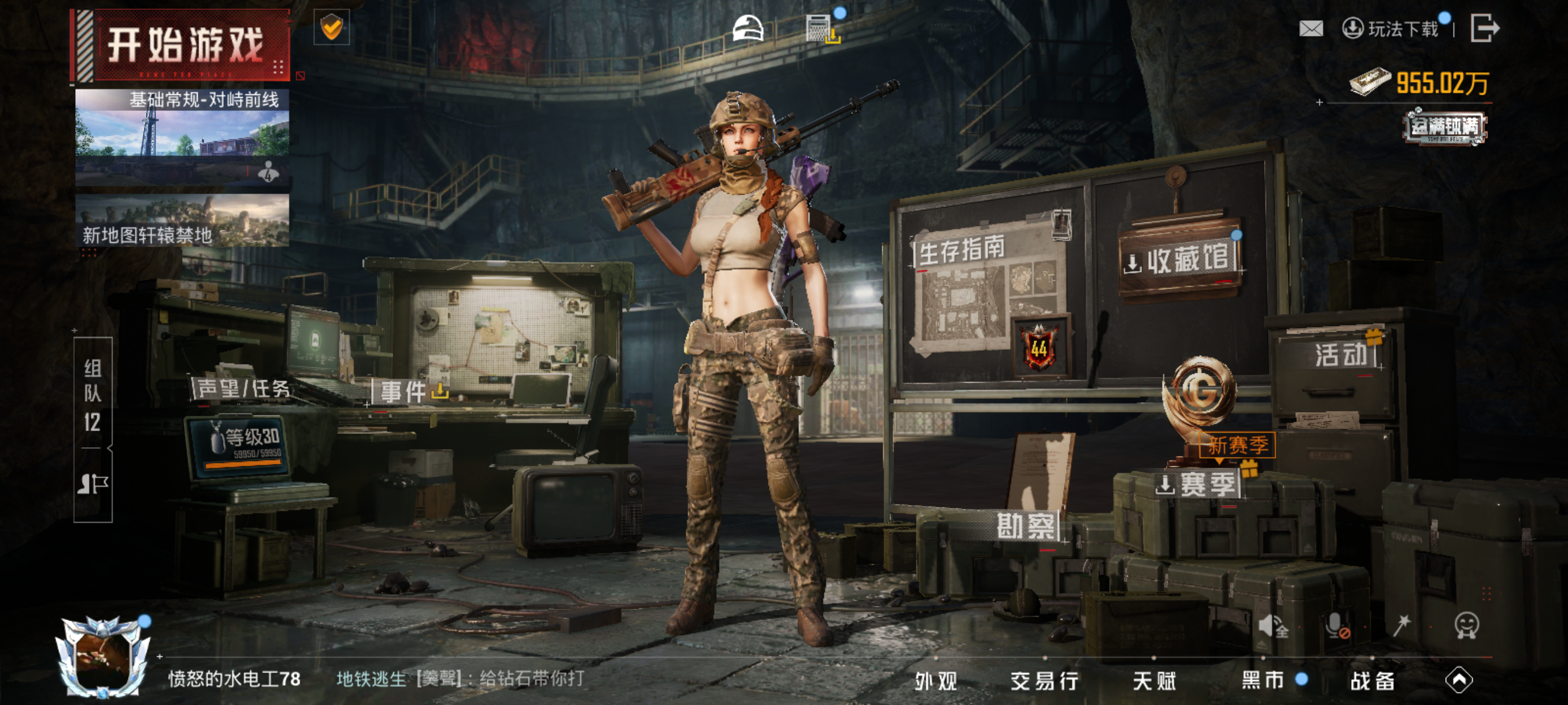Open the 勘察 reconnaissance menu
Screen dimensions: 1568x705
click(1026, 525)
